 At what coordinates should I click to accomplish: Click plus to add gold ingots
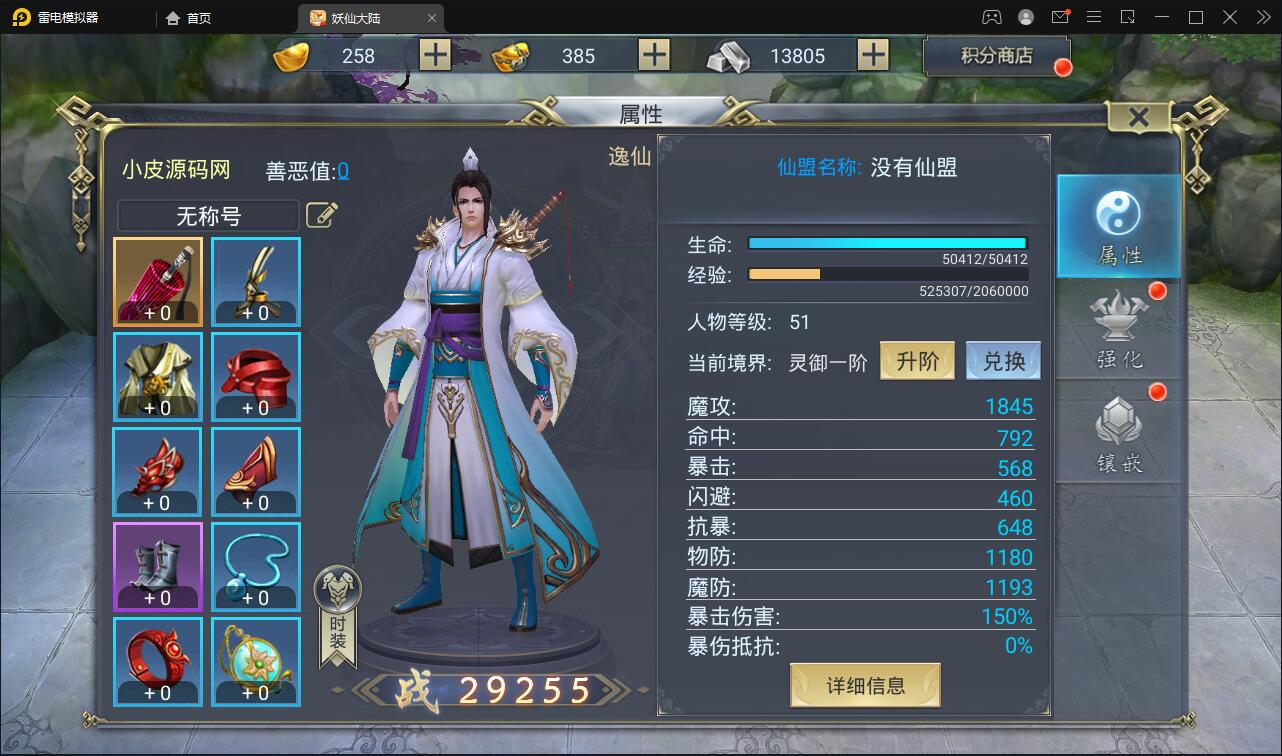tap(434, 55)
